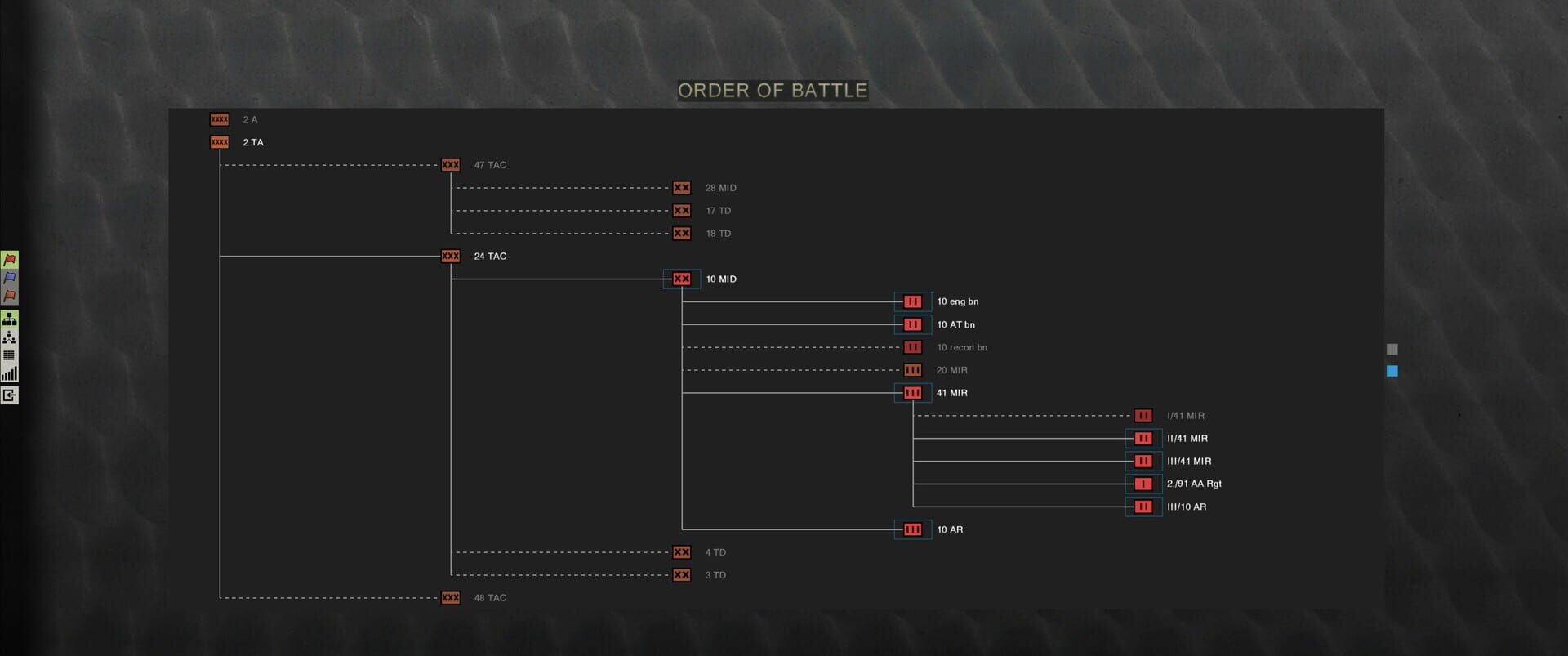Collapse the 24 TAC subtree
Image resolution: width=1568 pixels, height=656 pixels.
point(450,256)
